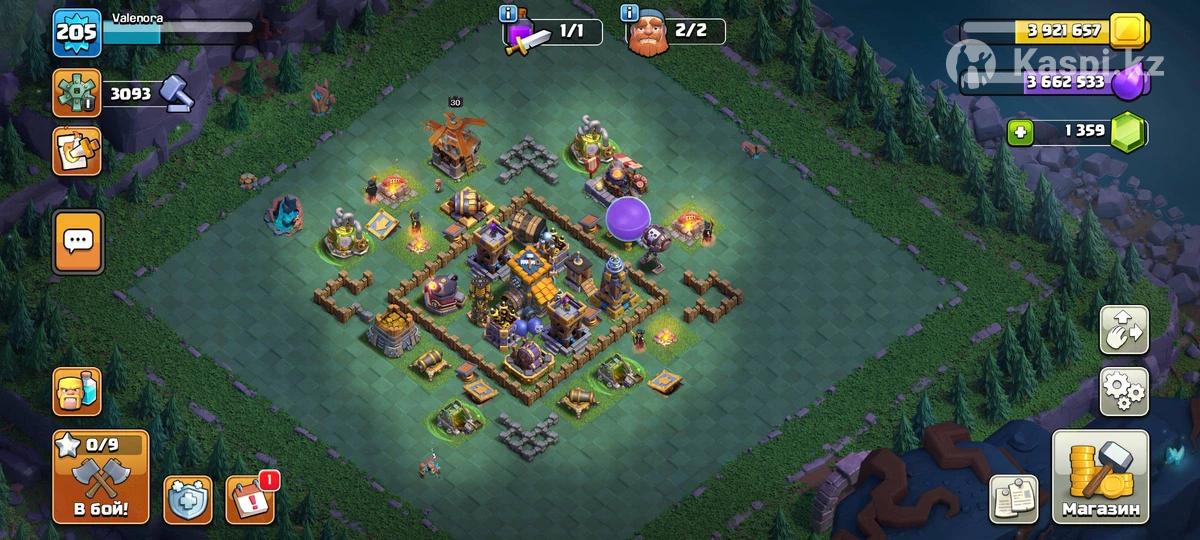This screenshot has height=540, width=1200.
Task: Open the Магазин shop
Action: tap(1100, 478)
